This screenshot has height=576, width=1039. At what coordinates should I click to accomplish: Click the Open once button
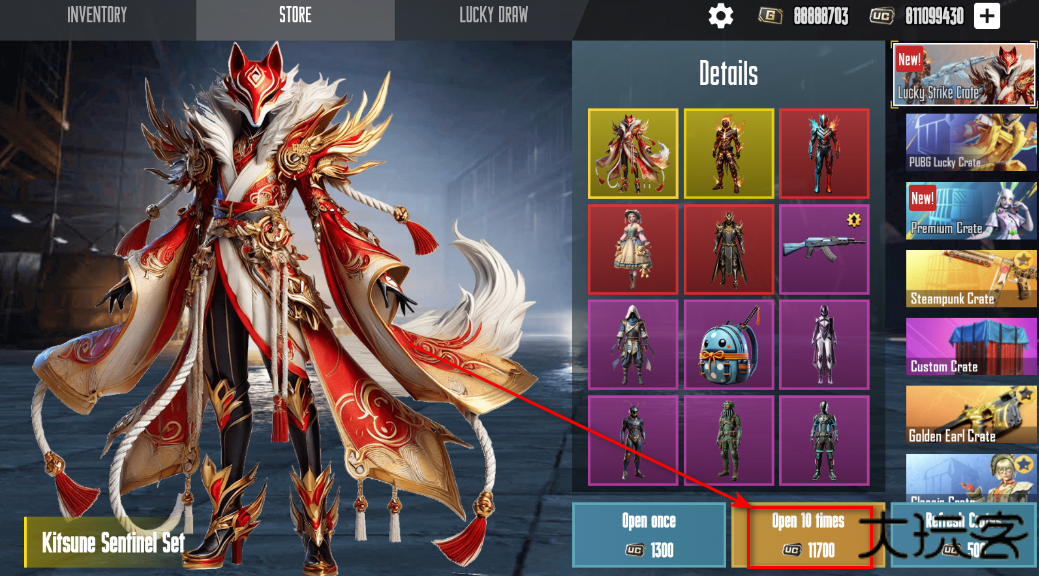[x=648, y=535]
